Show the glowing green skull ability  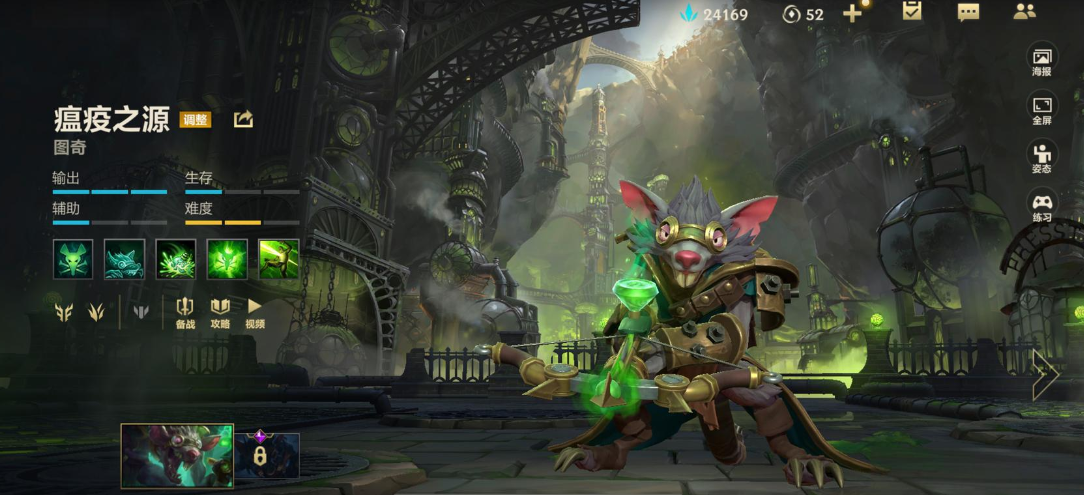(x=227, y=259)
